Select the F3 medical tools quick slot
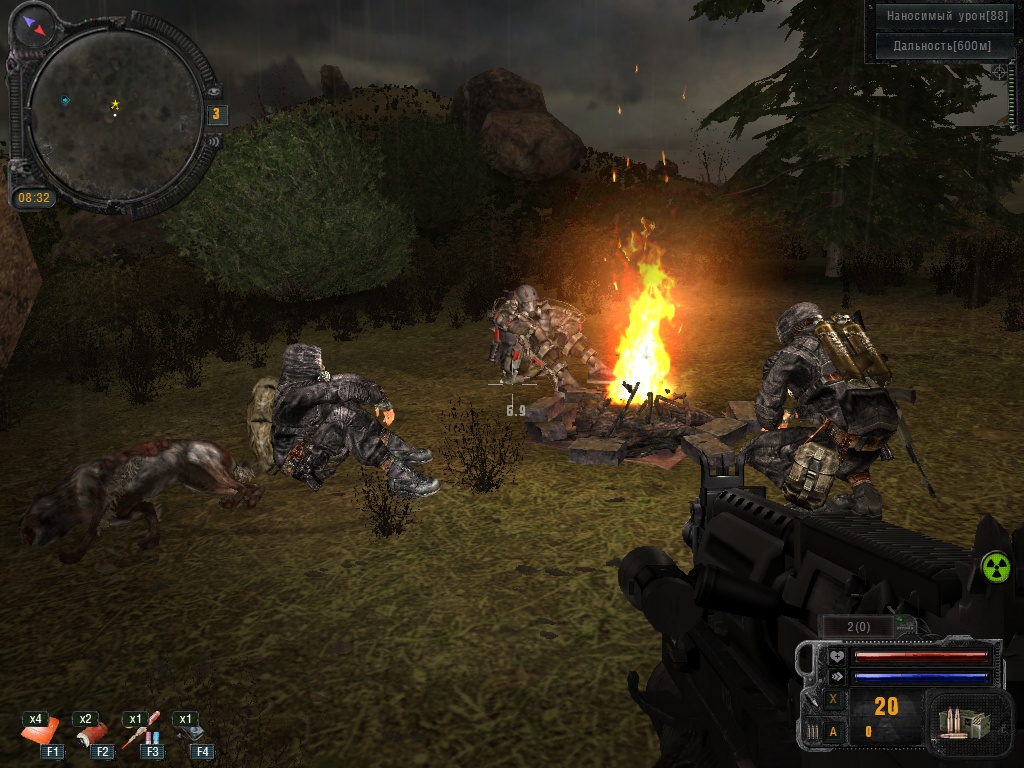The width and height of the screenshot is (1024, 768). [141, 732]
